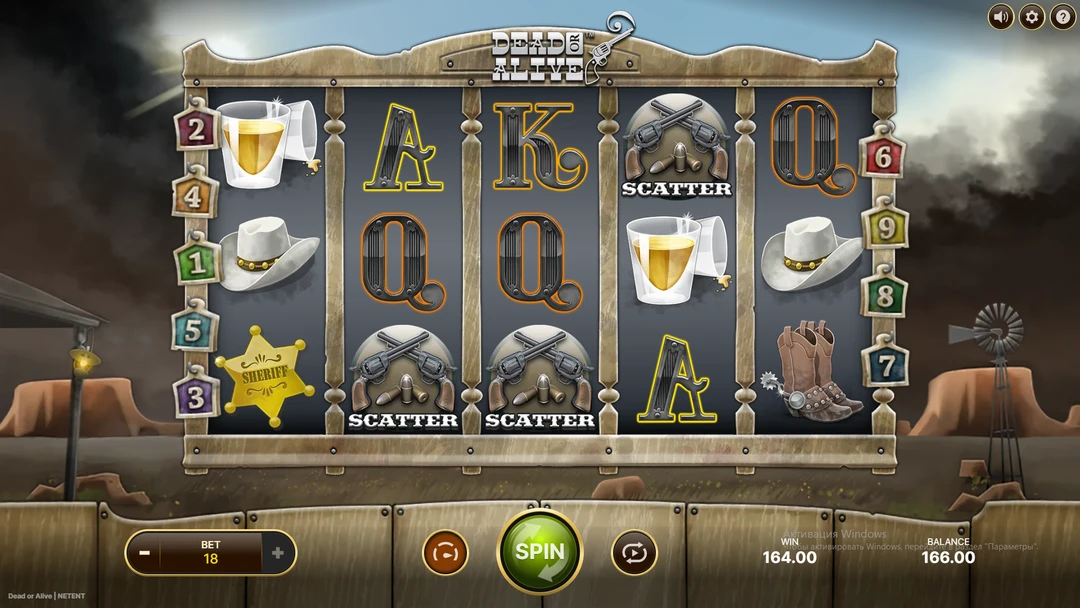
Task: Highlight the payline 4 tag
Action: 193,197
